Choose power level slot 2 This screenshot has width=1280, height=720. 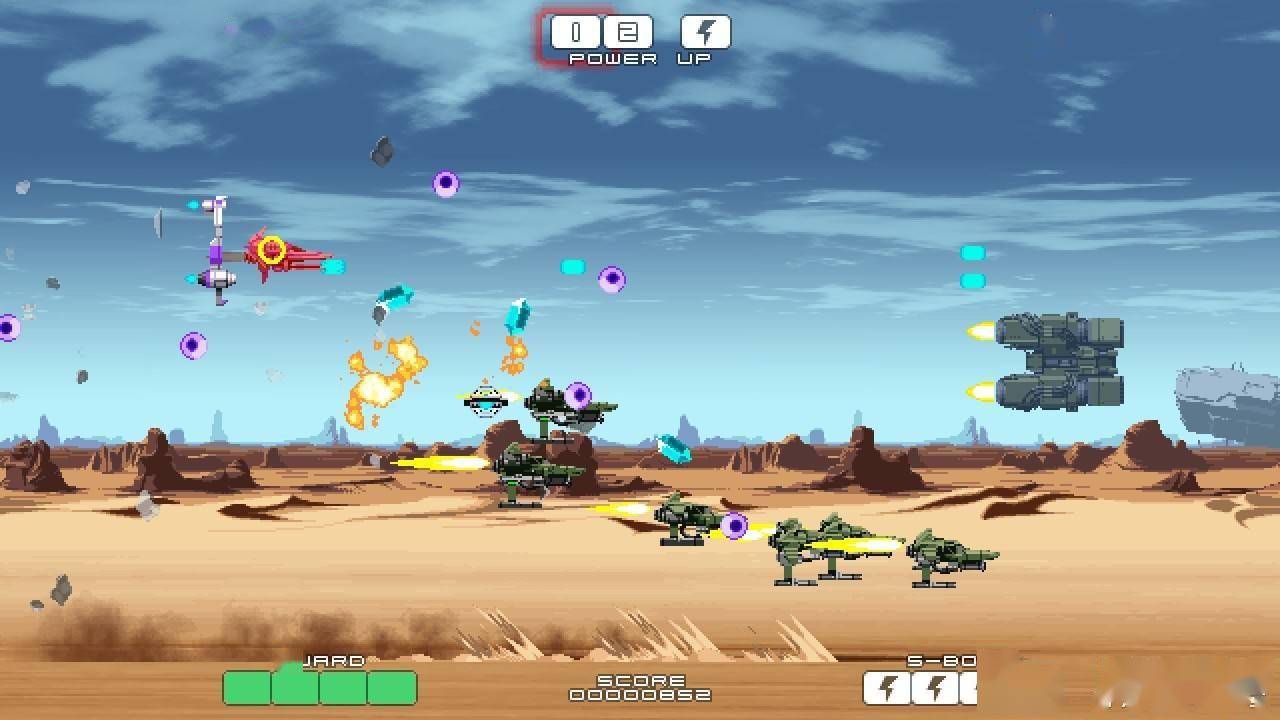(x=627, y=33)
